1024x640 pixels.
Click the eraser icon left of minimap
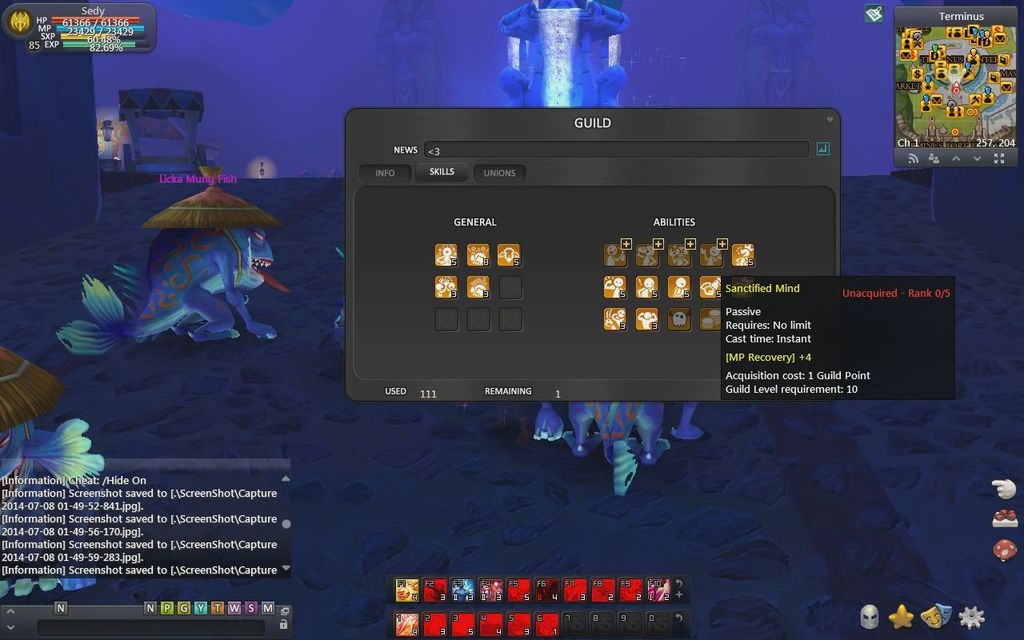[874, 14]
